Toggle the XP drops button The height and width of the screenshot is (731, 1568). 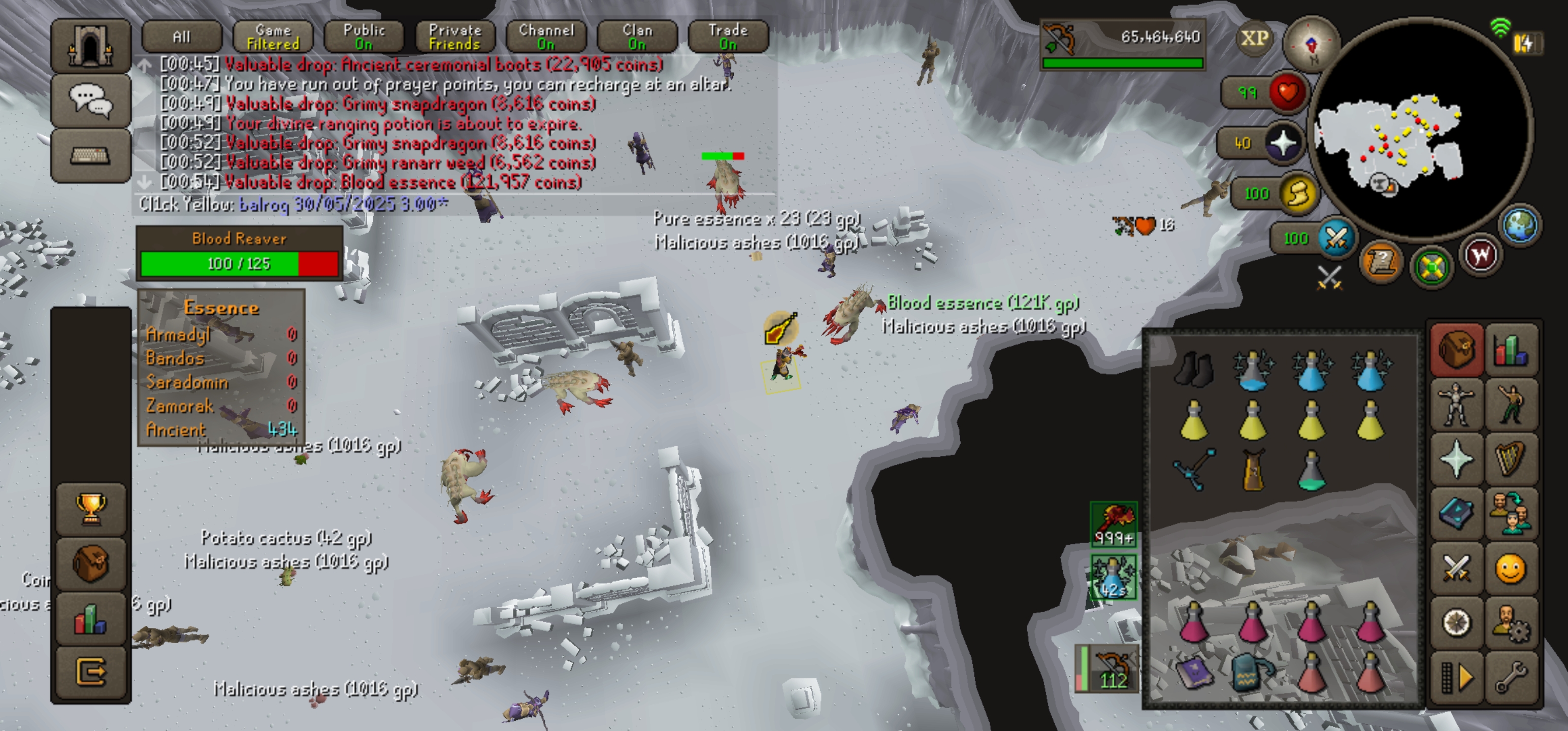[1255, 38]
